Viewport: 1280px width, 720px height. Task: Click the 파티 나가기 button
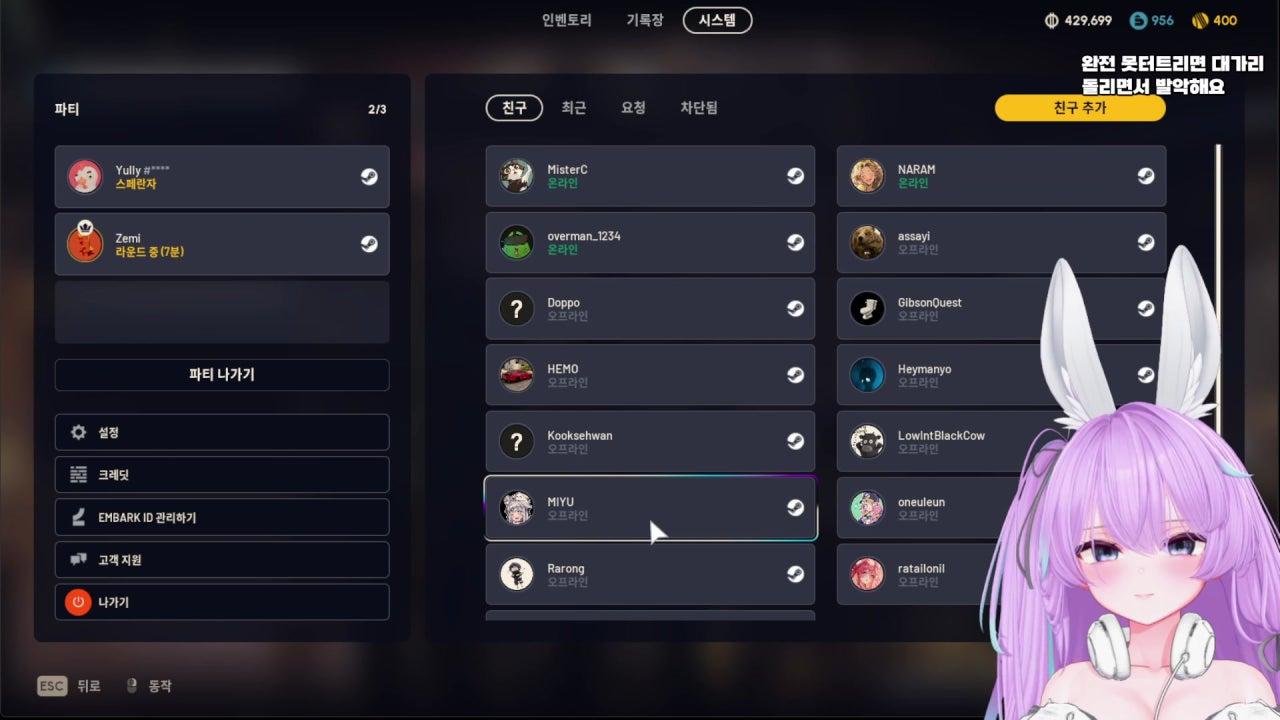tap(221, 375)
